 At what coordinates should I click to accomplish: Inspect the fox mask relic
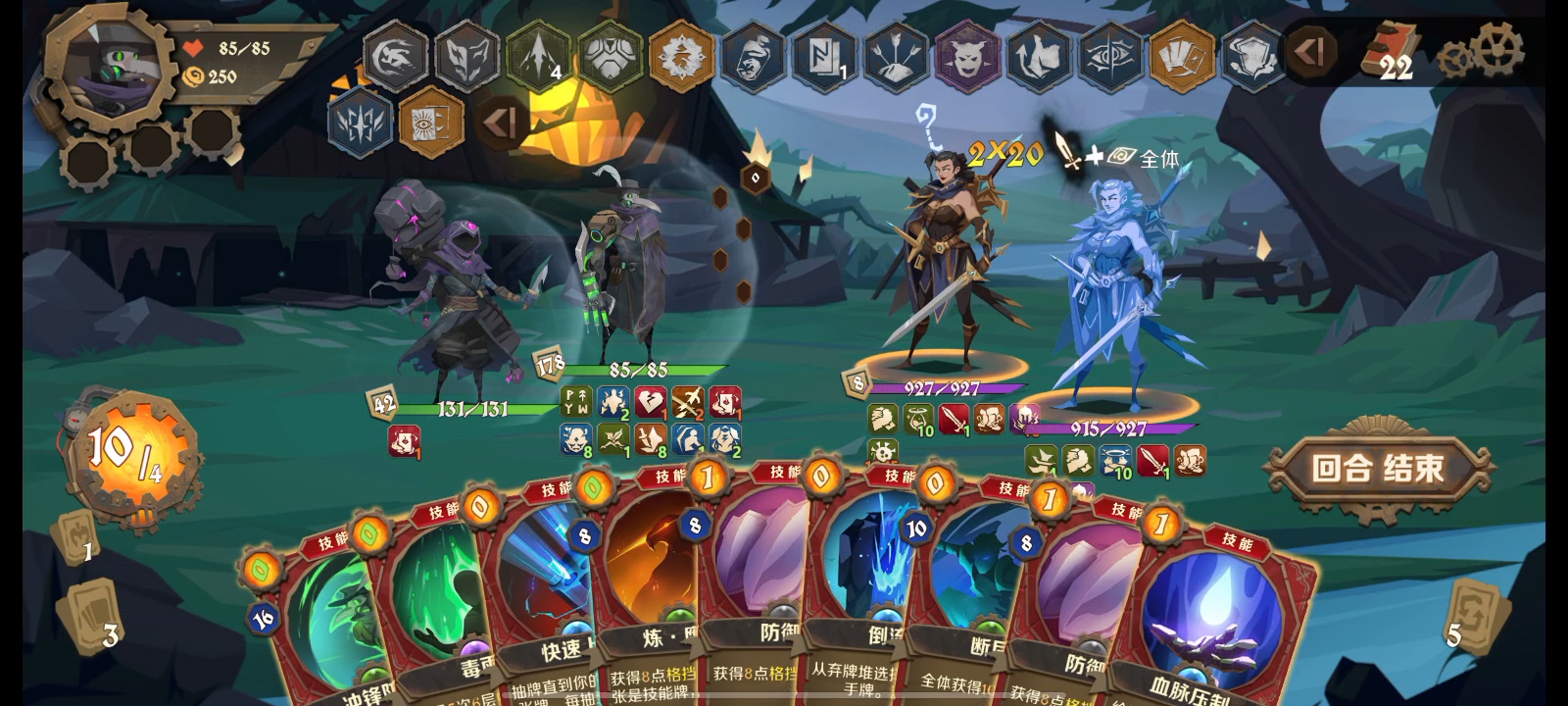click(466, 57)
